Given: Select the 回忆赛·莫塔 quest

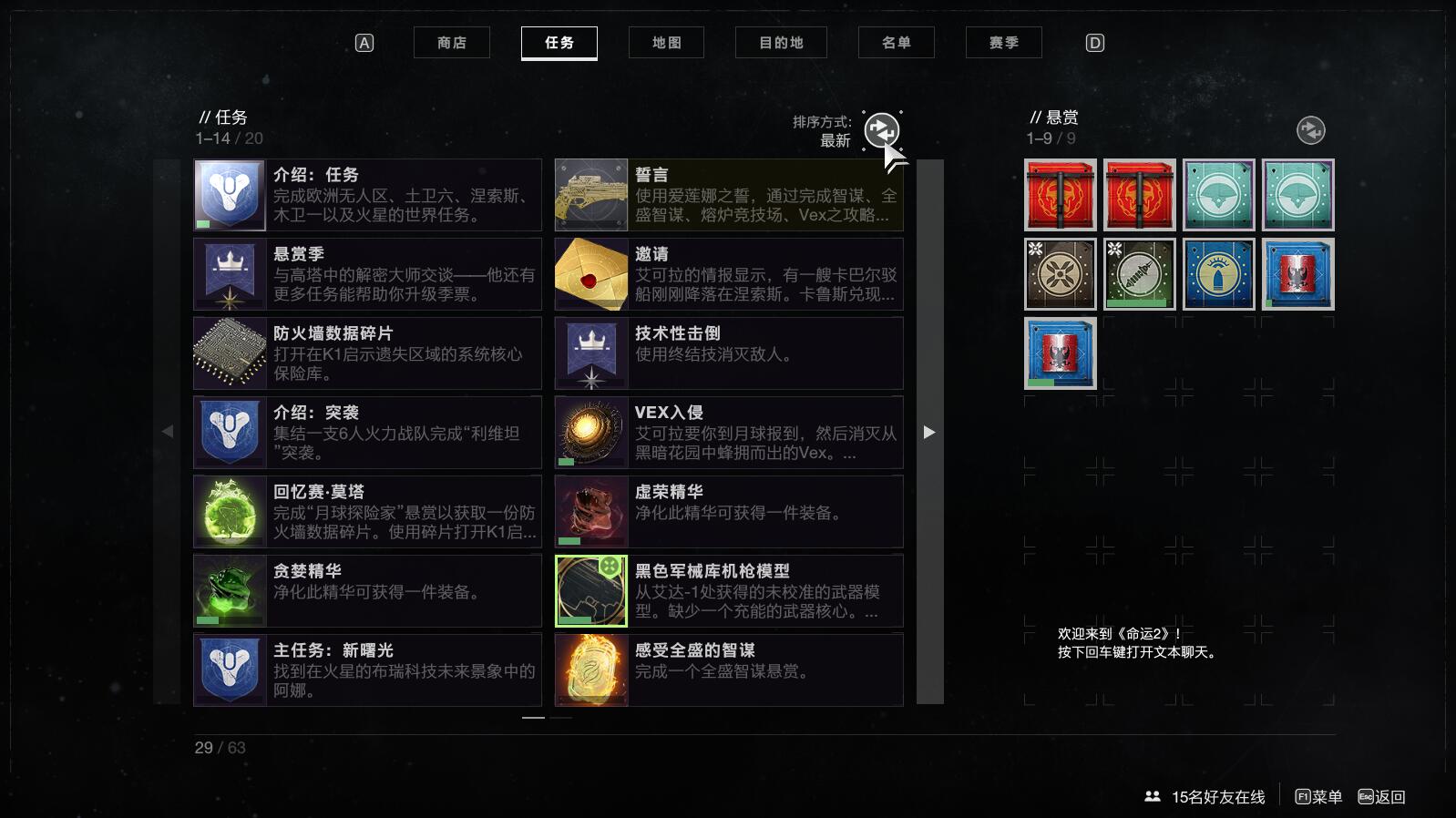Looking at the screenshot, I should point(367,512).
